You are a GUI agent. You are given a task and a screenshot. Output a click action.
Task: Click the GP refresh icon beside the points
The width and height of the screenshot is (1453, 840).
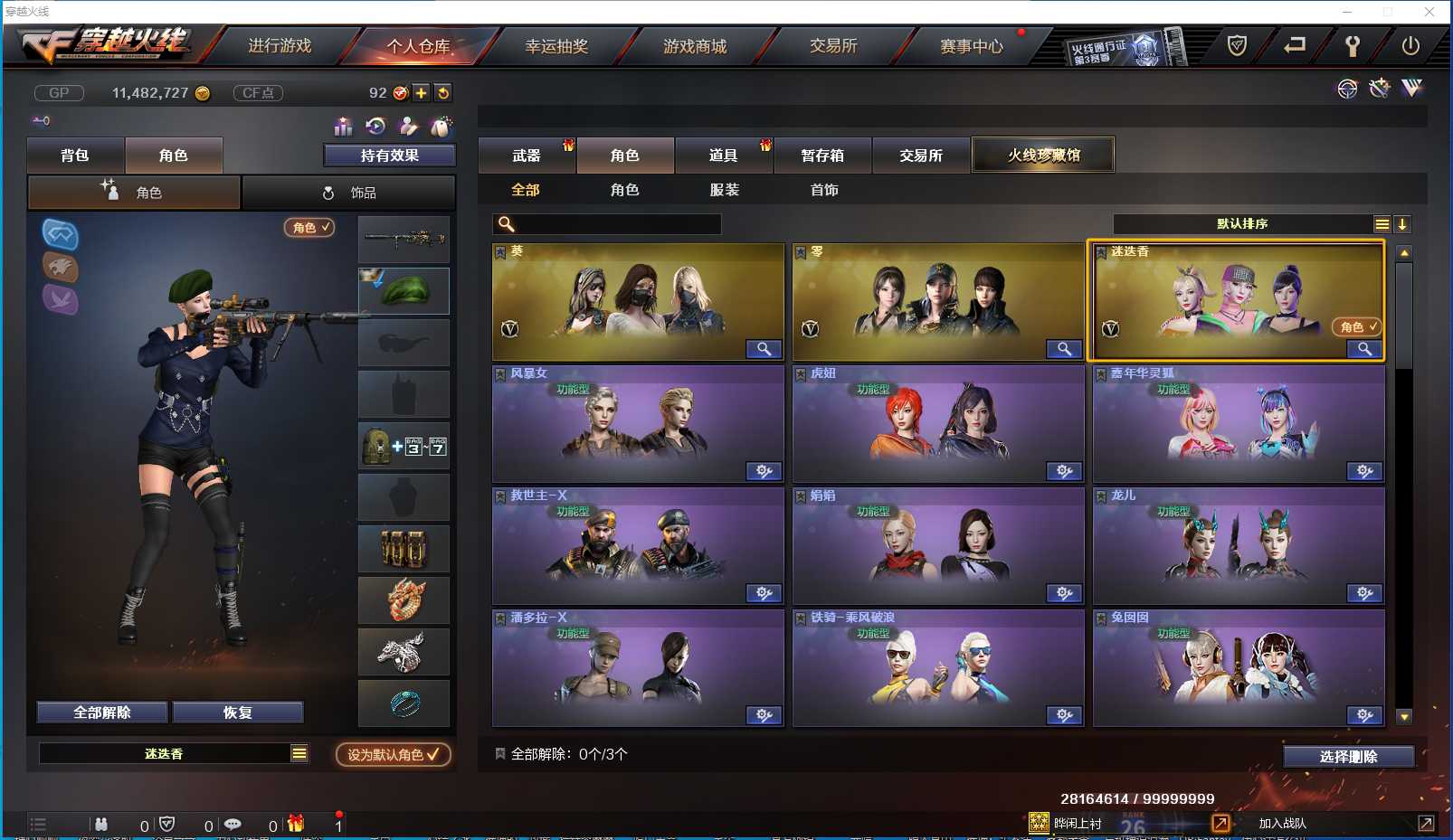point(442,92)
